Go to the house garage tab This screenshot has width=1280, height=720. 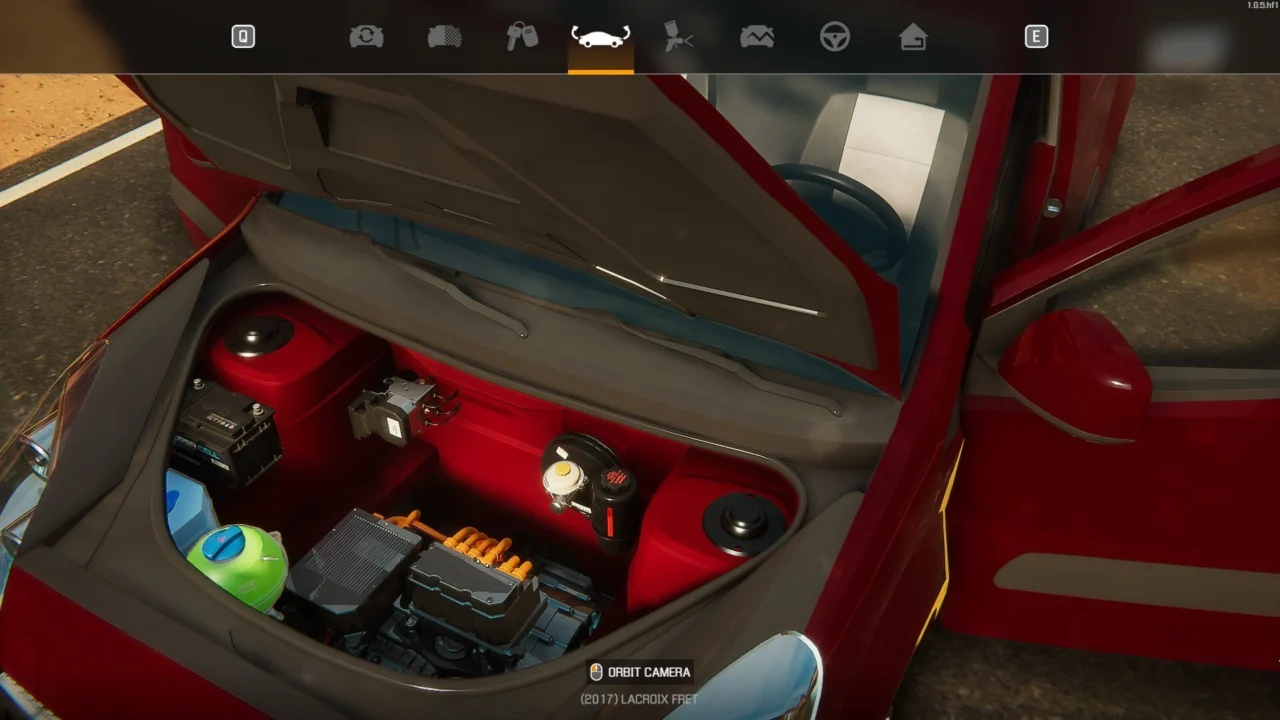point(912,37)
